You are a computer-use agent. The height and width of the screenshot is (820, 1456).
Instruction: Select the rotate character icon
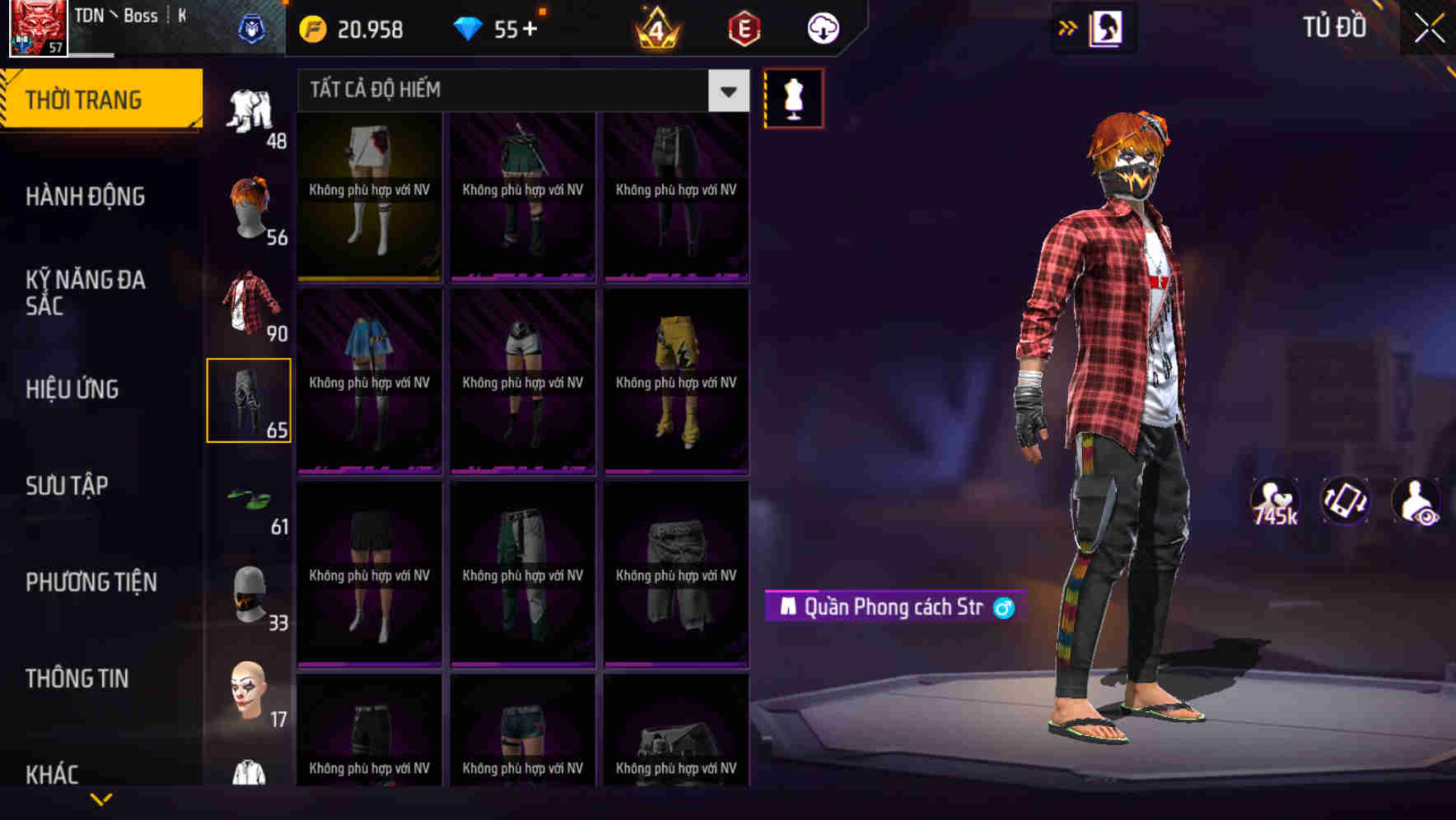[x=1345, y=502]
